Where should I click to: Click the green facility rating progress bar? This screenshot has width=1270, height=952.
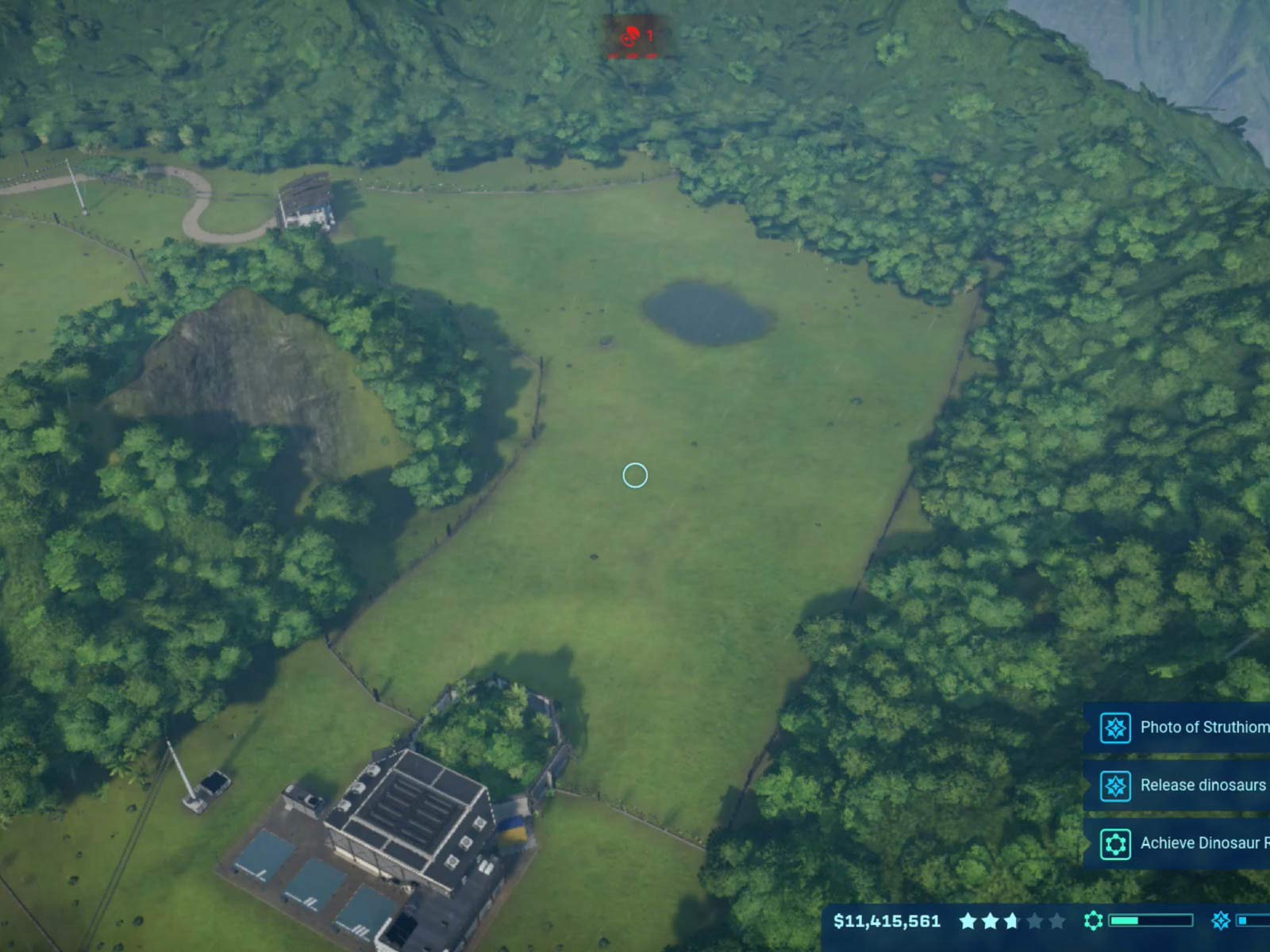[1149, 921]
